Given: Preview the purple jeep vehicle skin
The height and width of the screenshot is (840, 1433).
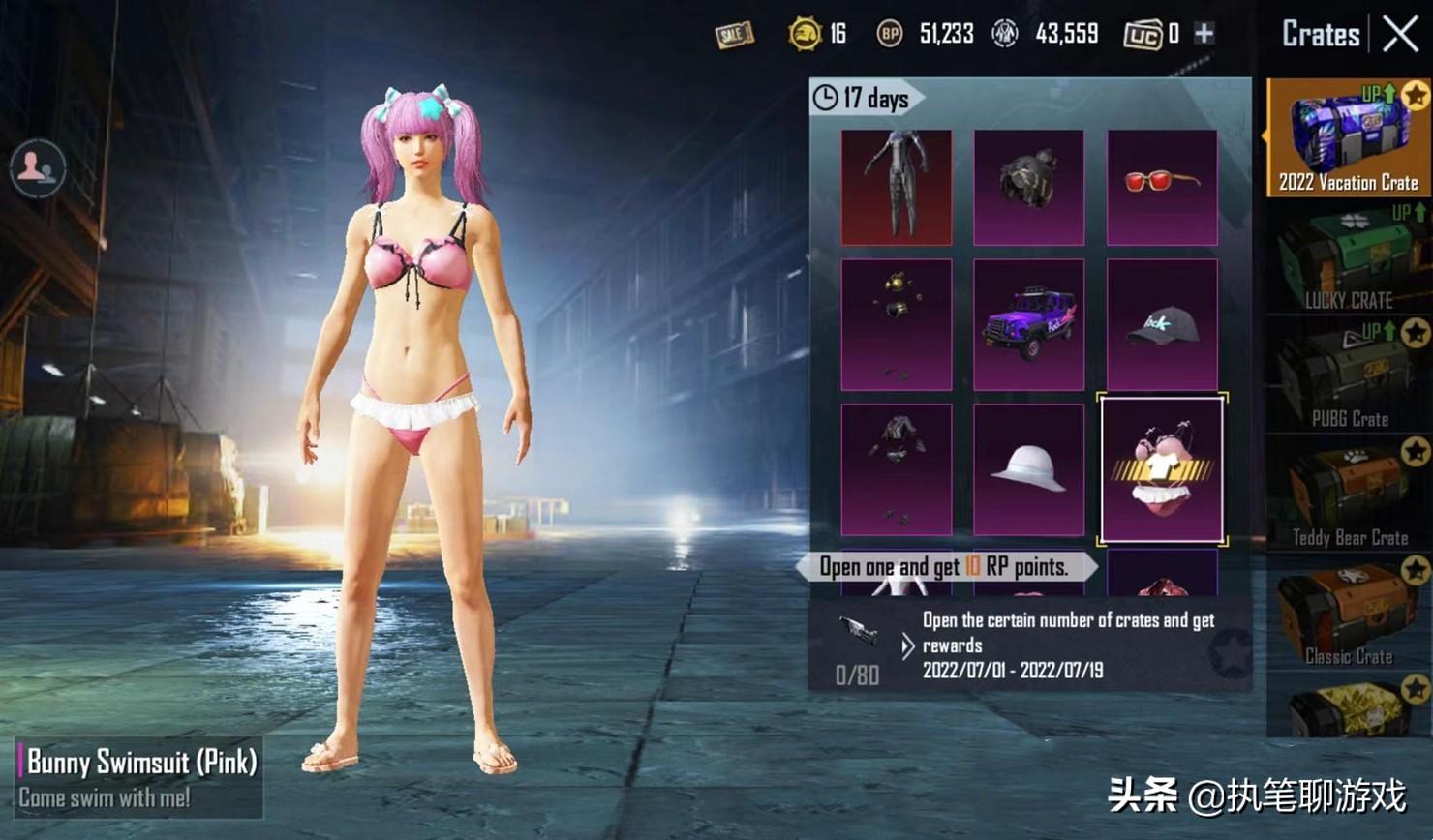Looking at the screenshot, I should (x=1028, y=324).
